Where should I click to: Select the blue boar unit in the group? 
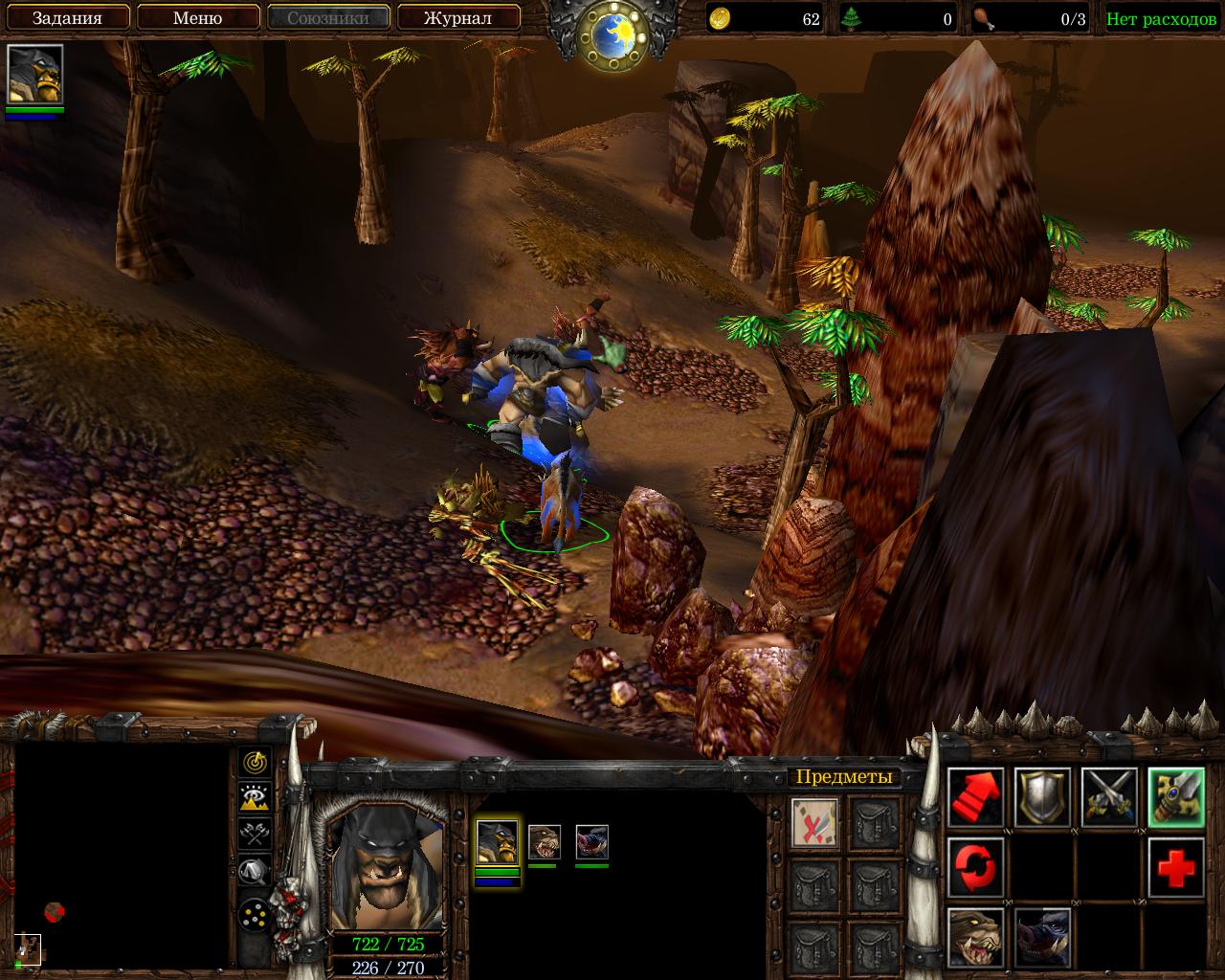pyautogui.click(x=591, y=841)
